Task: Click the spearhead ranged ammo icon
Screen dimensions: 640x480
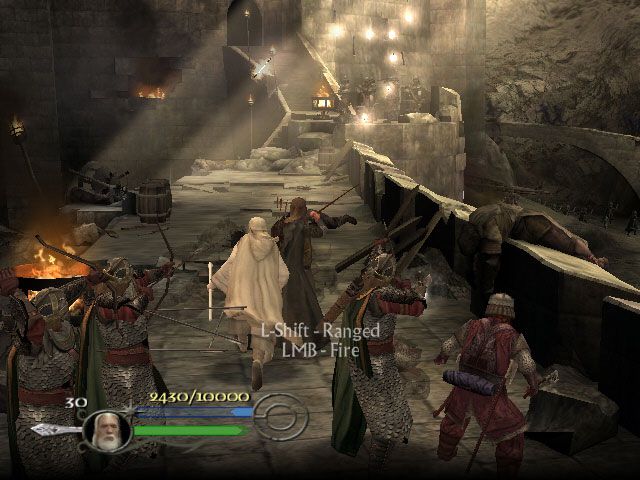Action: (x=52, y=429)
